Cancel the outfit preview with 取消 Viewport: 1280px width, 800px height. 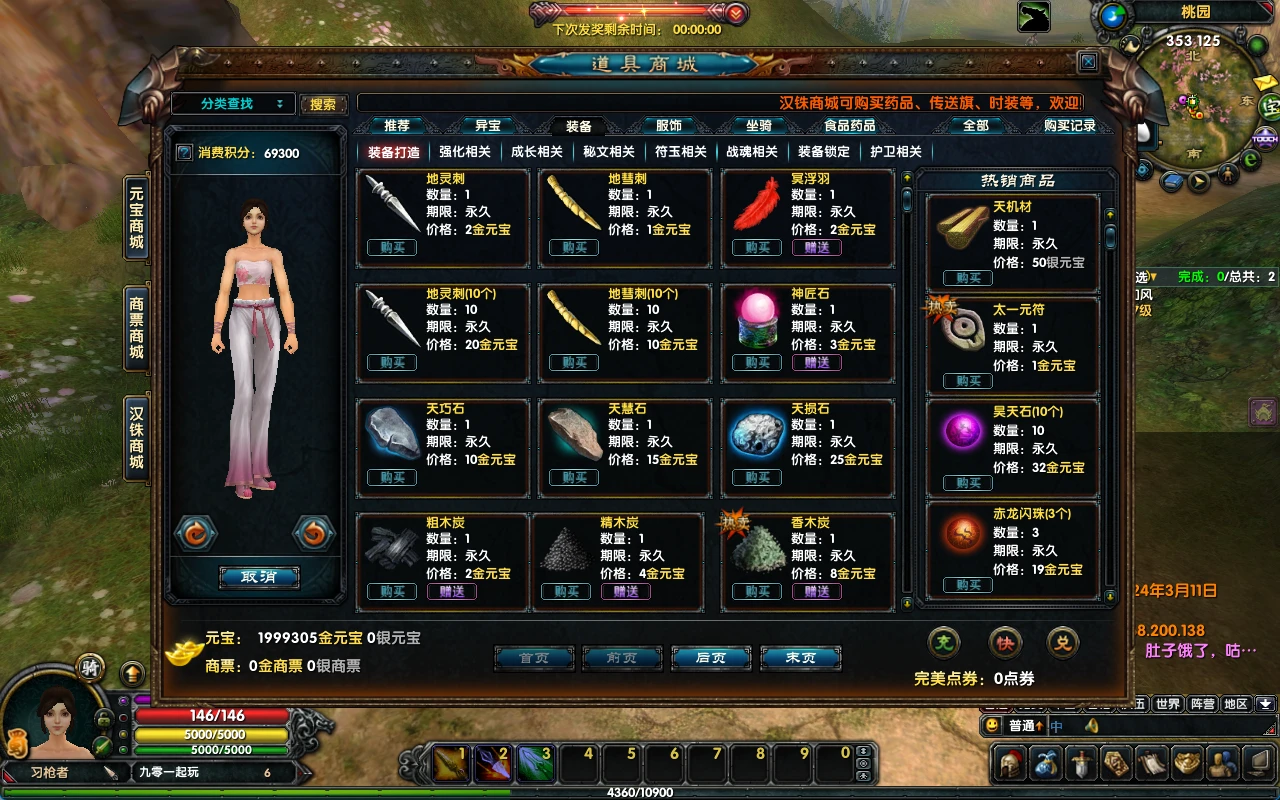tap(258, 577)
